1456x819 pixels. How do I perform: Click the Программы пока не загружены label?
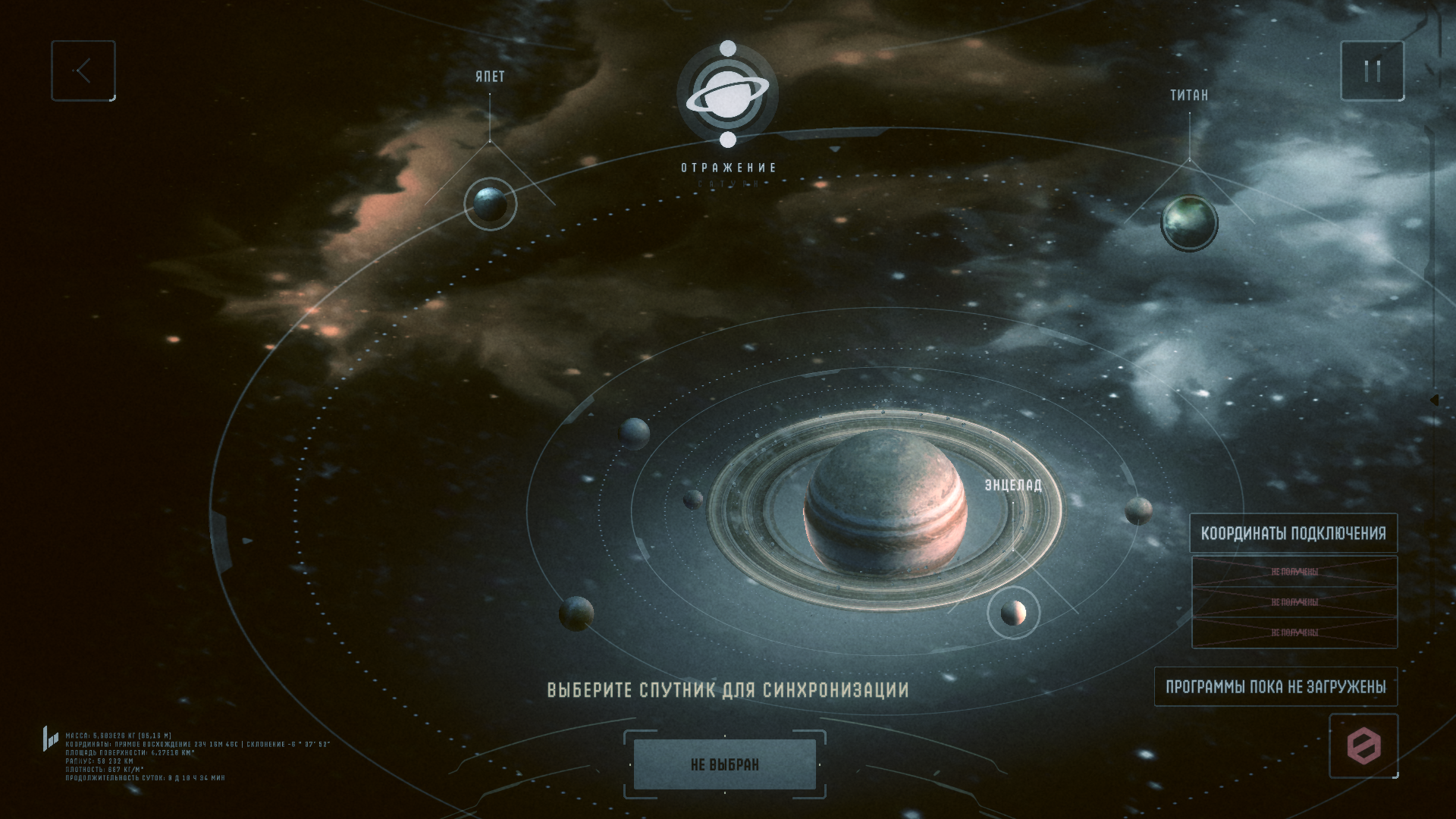point(1276,687)
